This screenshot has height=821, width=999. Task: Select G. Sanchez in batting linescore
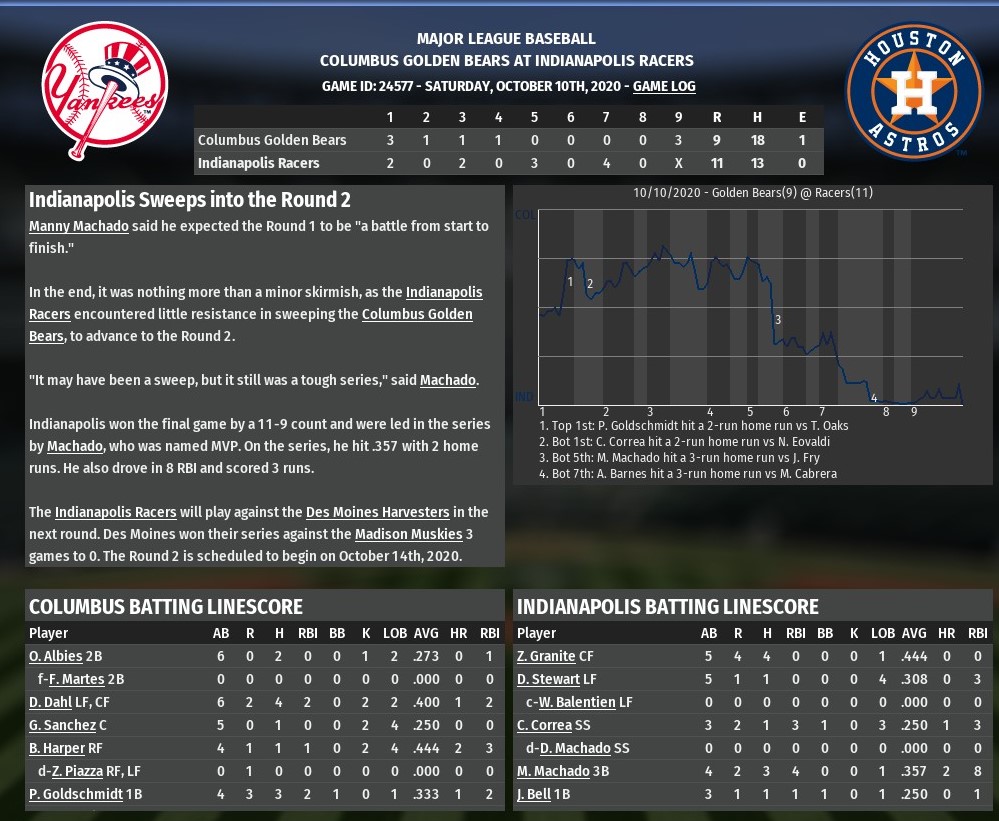(x=62, y=725)
